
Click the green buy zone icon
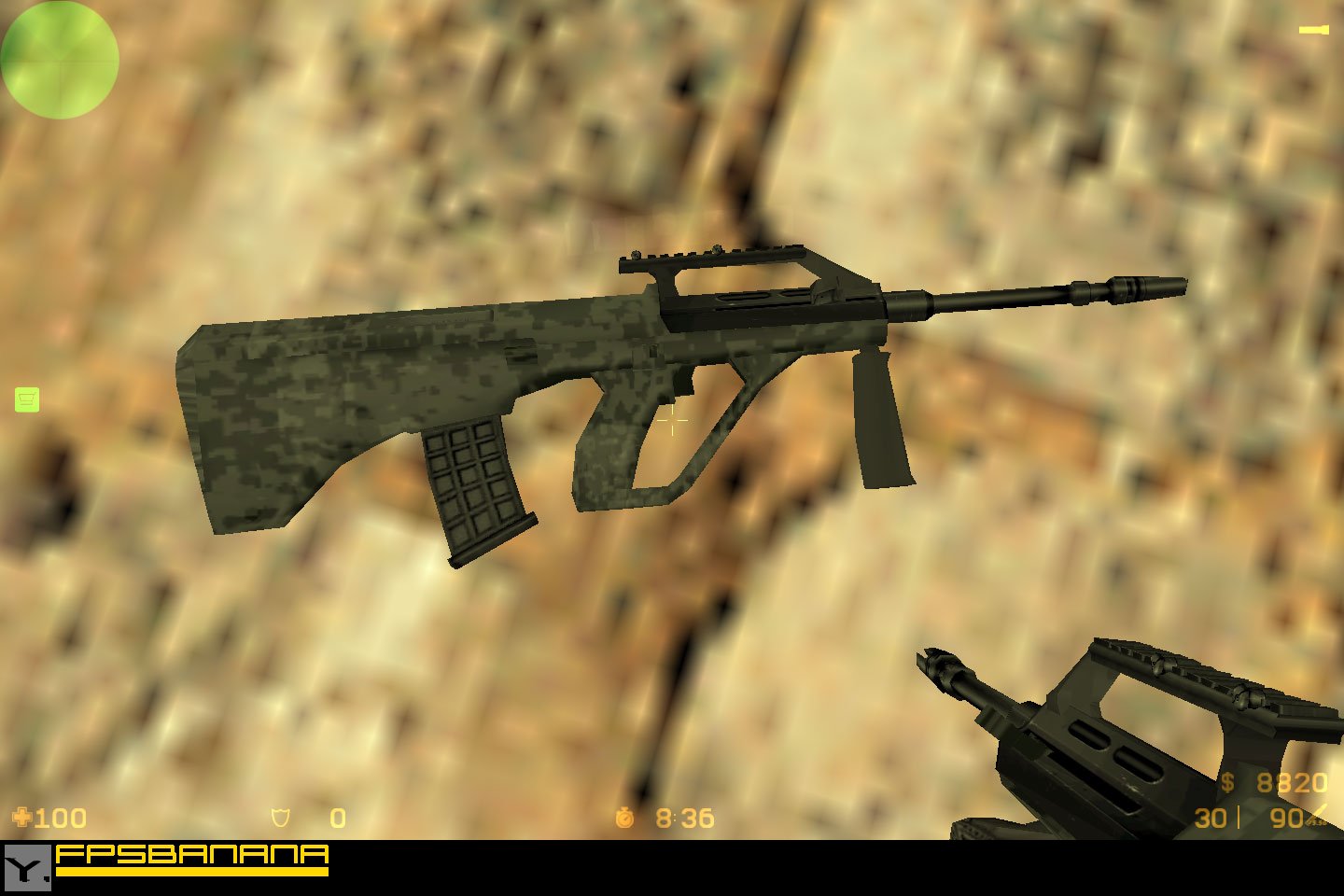pos(27,399)
